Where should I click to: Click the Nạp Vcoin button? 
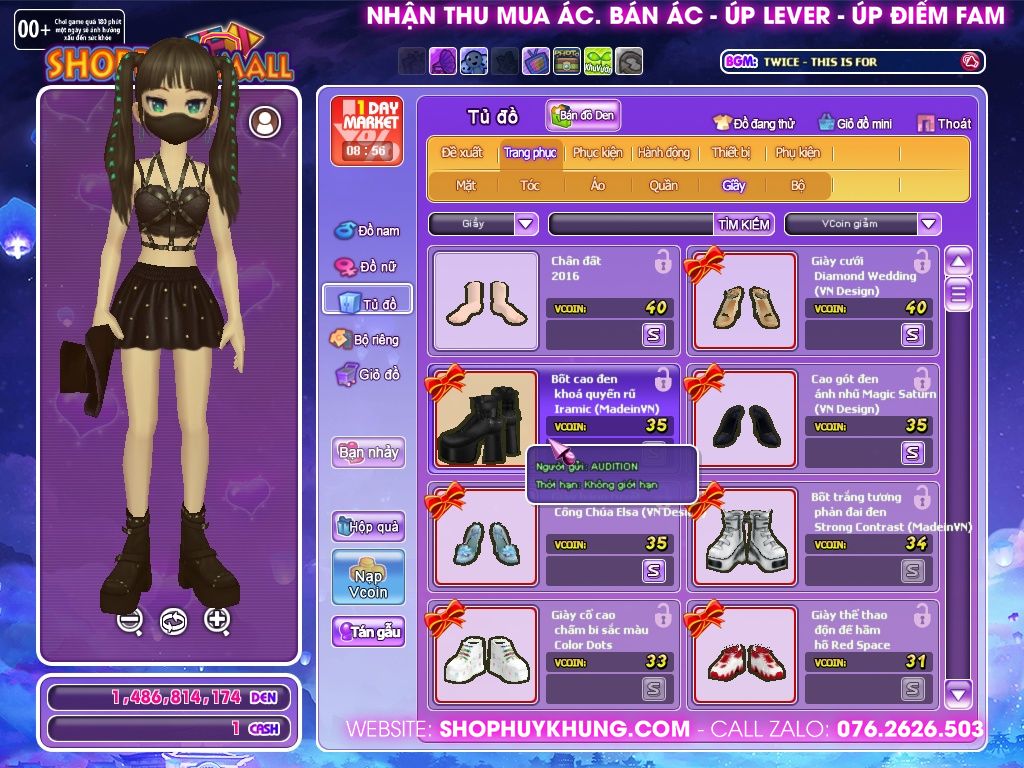coord(368,577)
